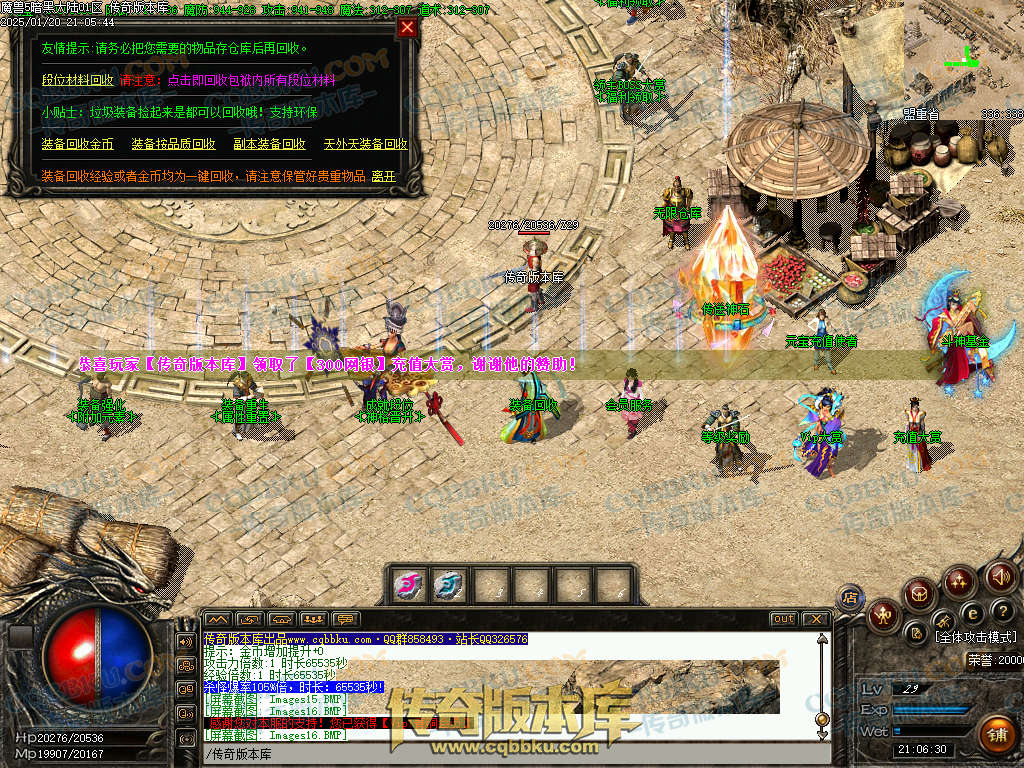Open the question mark help icon
Image resolution: width=1024 pixels, height=768 pixels.
pyautogui.click(x=1002, y=610)
